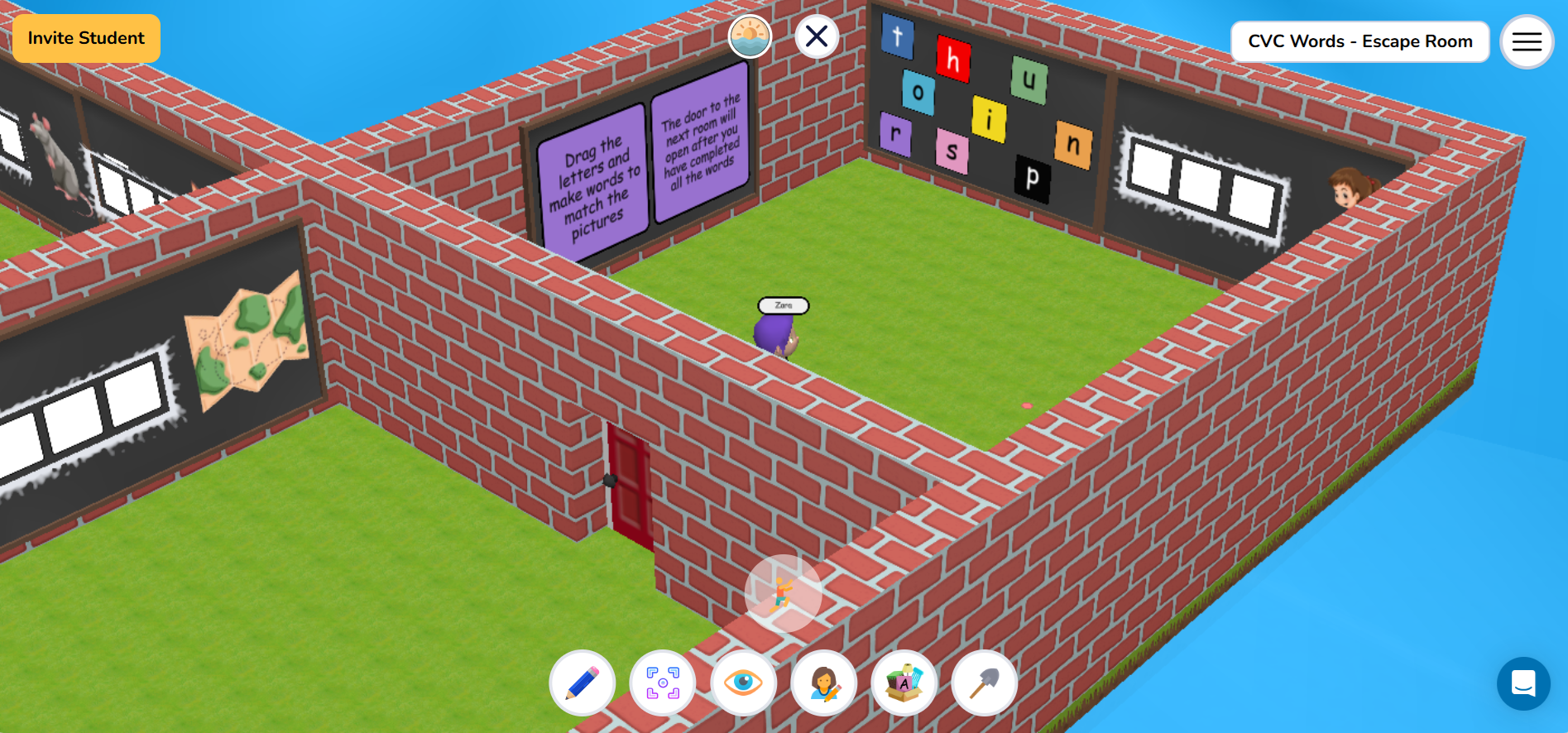Click the recenter view icon
The height and width of the screenshot is (733, 1568).
tap(662, 683)
